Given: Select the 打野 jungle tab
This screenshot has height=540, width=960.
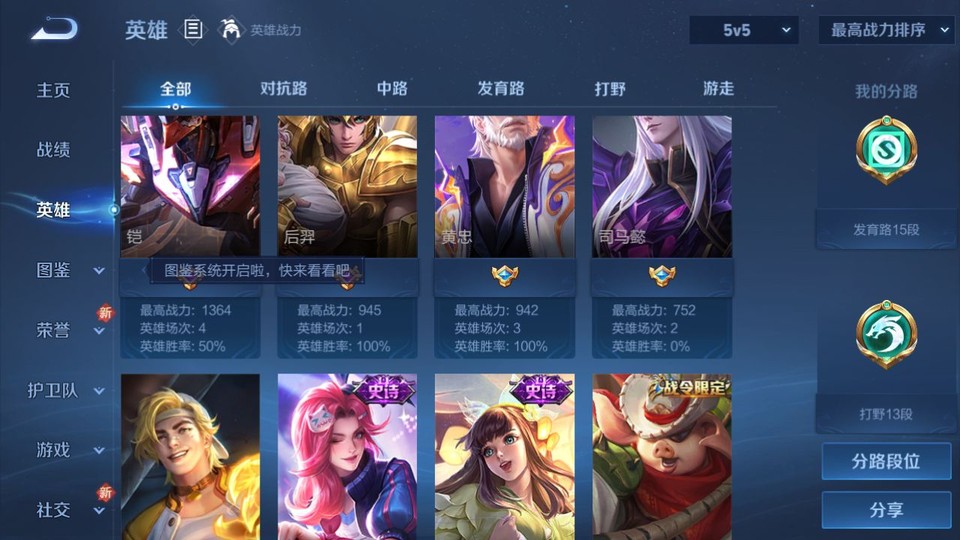Looking at the screenshot, I should [610, 88].
